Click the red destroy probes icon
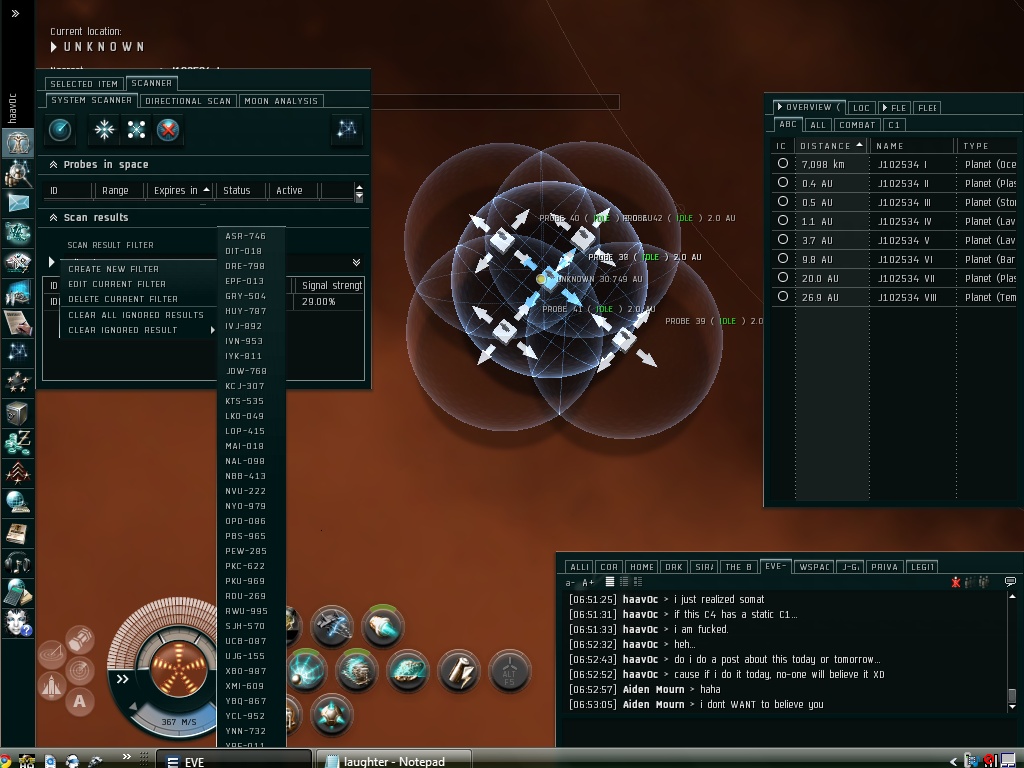Viewport: 1024px width, 768px height. (168, 130)
